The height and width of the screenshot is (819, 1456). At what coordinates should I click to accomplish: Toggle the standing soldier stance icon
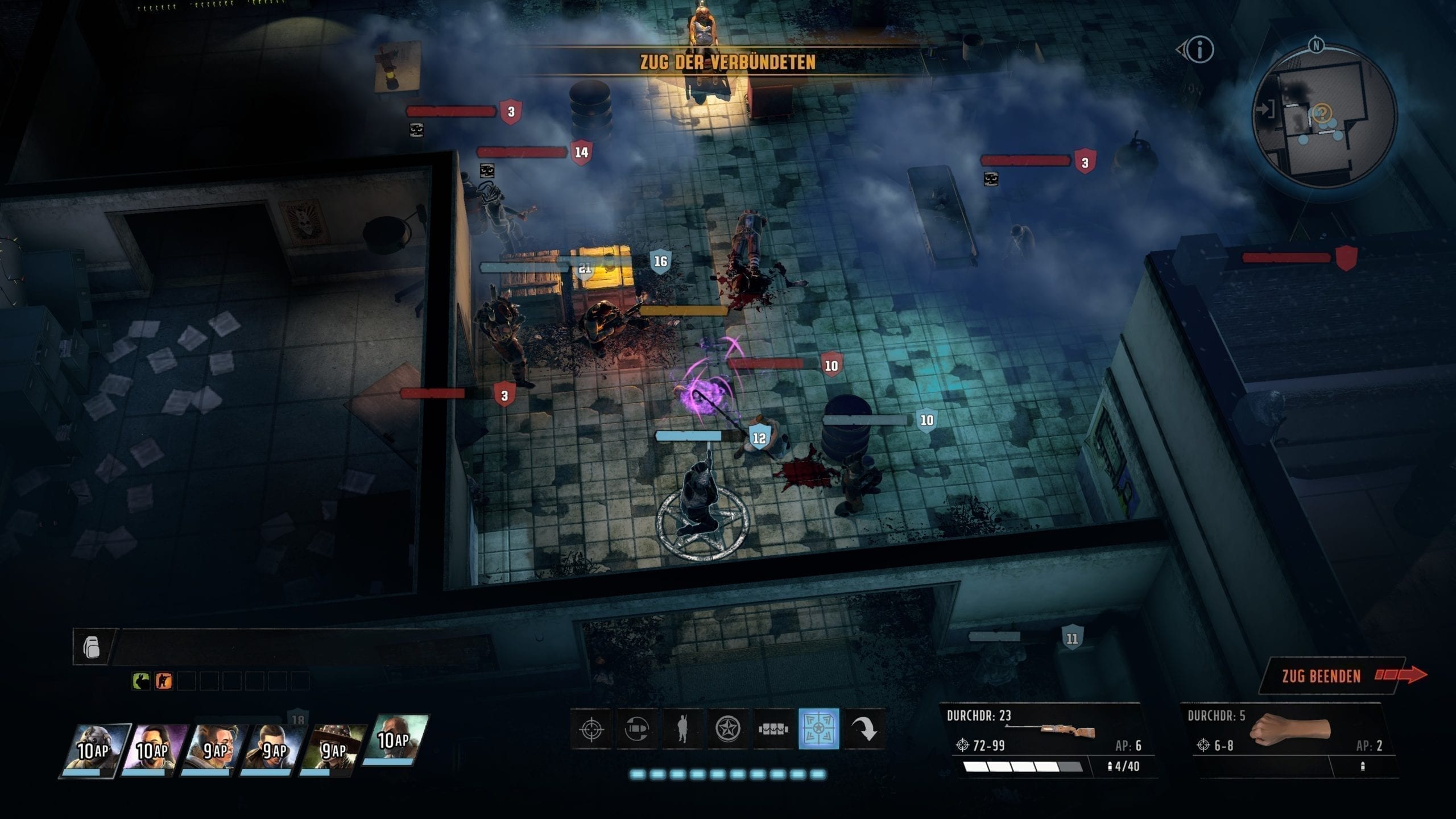click(682, 729)
